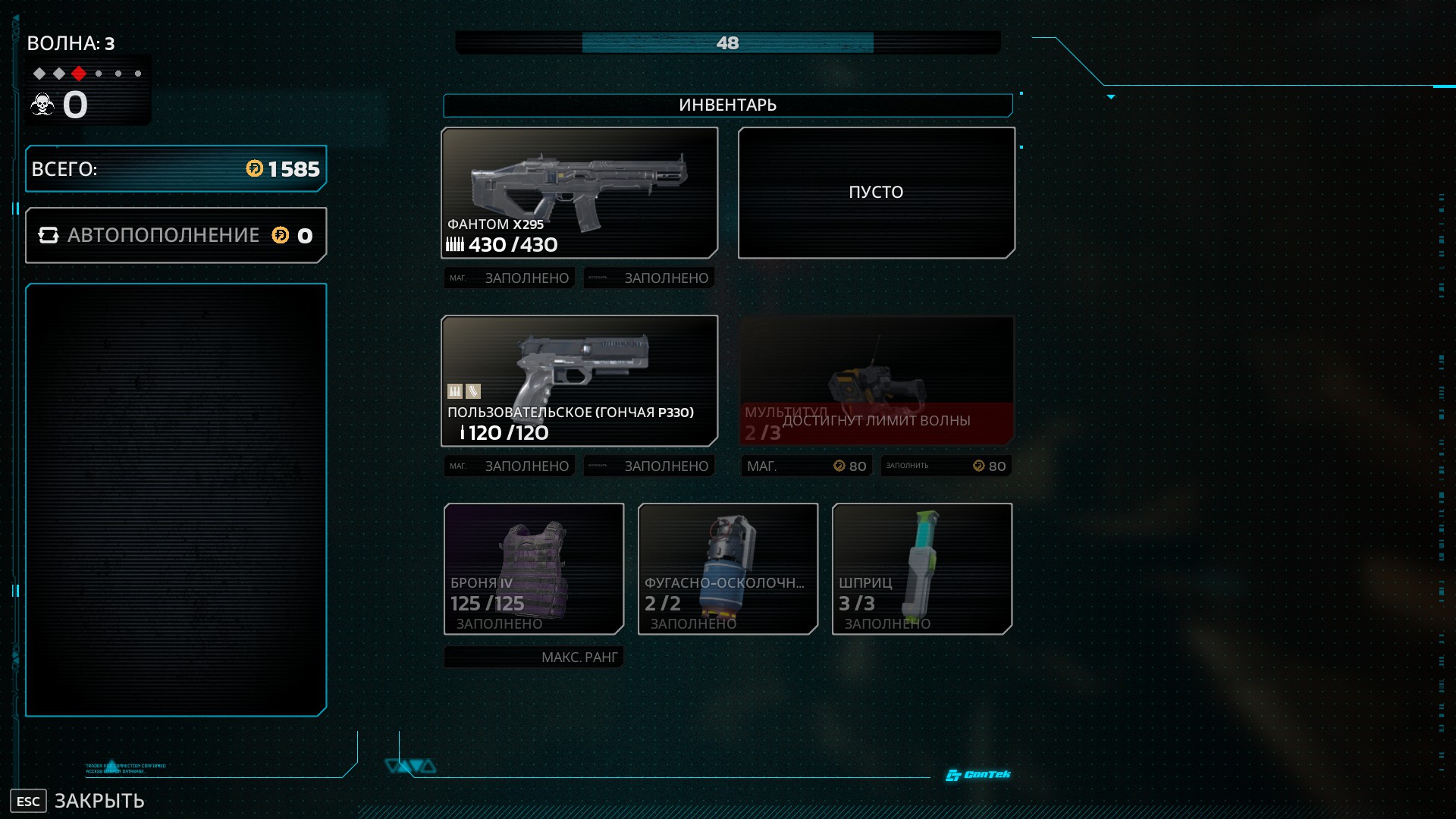Screen dimensions: 1456x819
Task: Select the Мультитул slot
Action: pyautogui.click(x=876, y=381)
